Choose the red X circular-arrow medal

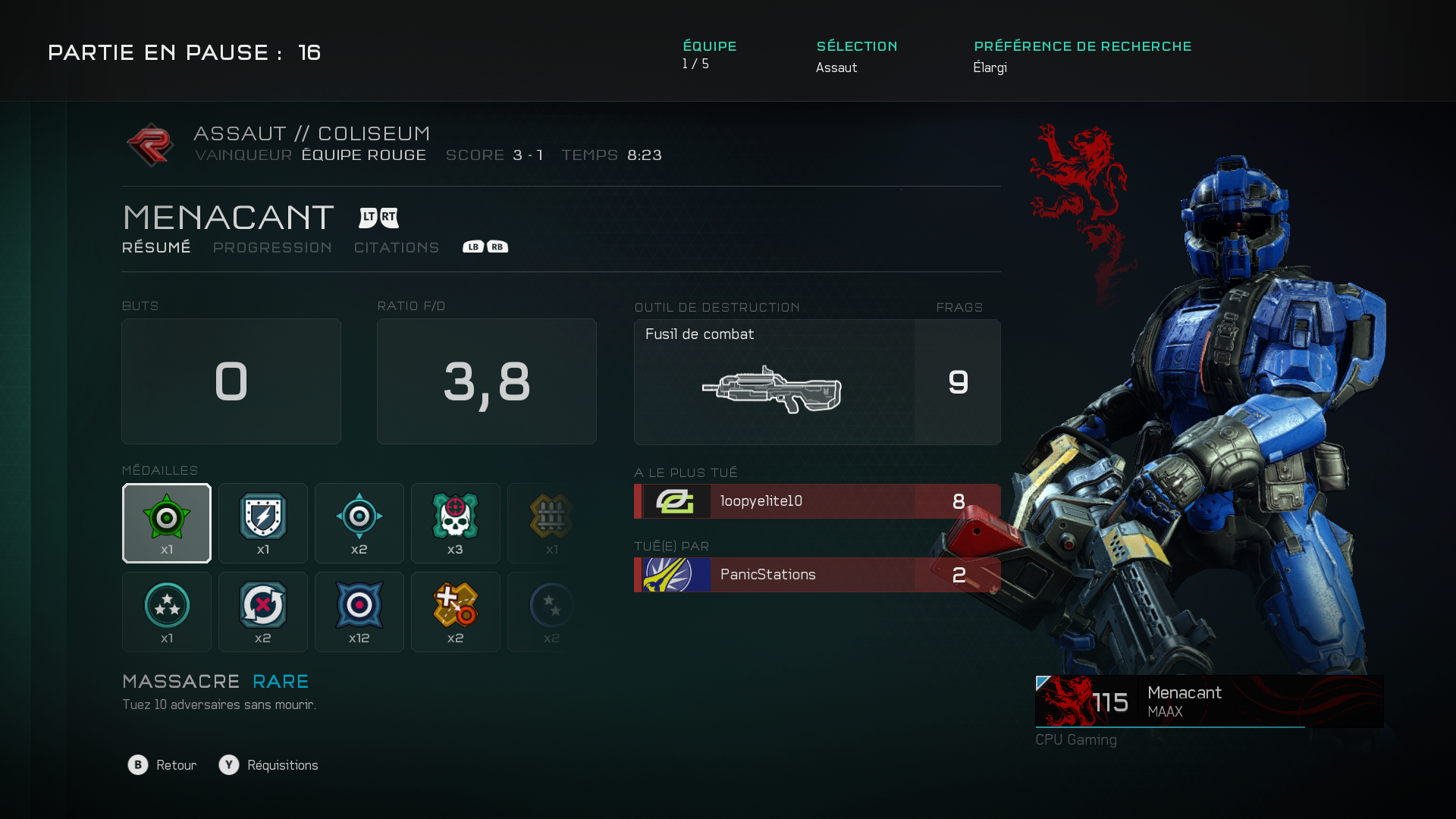pyautogui.click(x=263, y=612)
